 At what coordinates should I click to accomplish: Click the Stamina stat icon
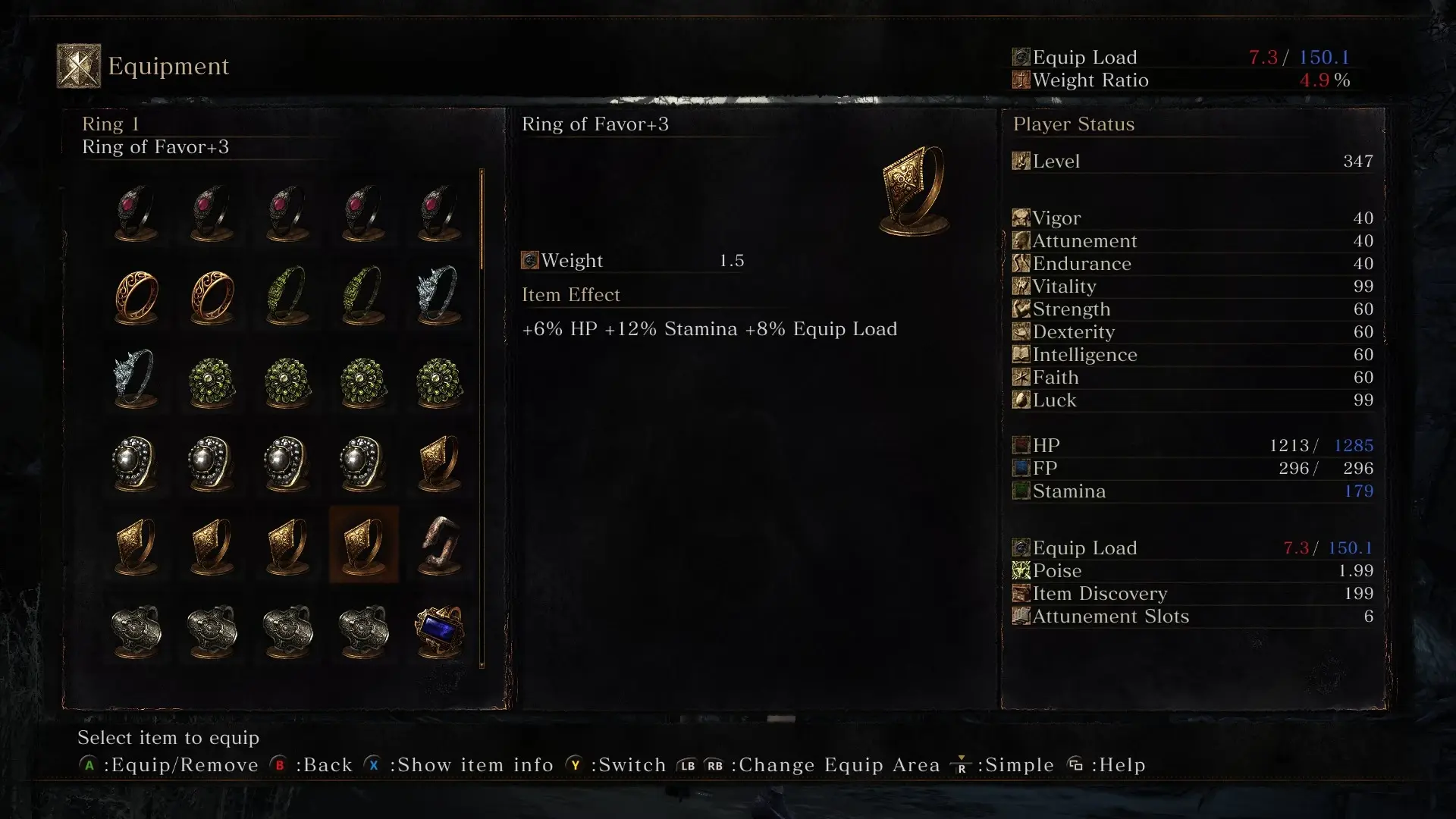point(1020,491)
